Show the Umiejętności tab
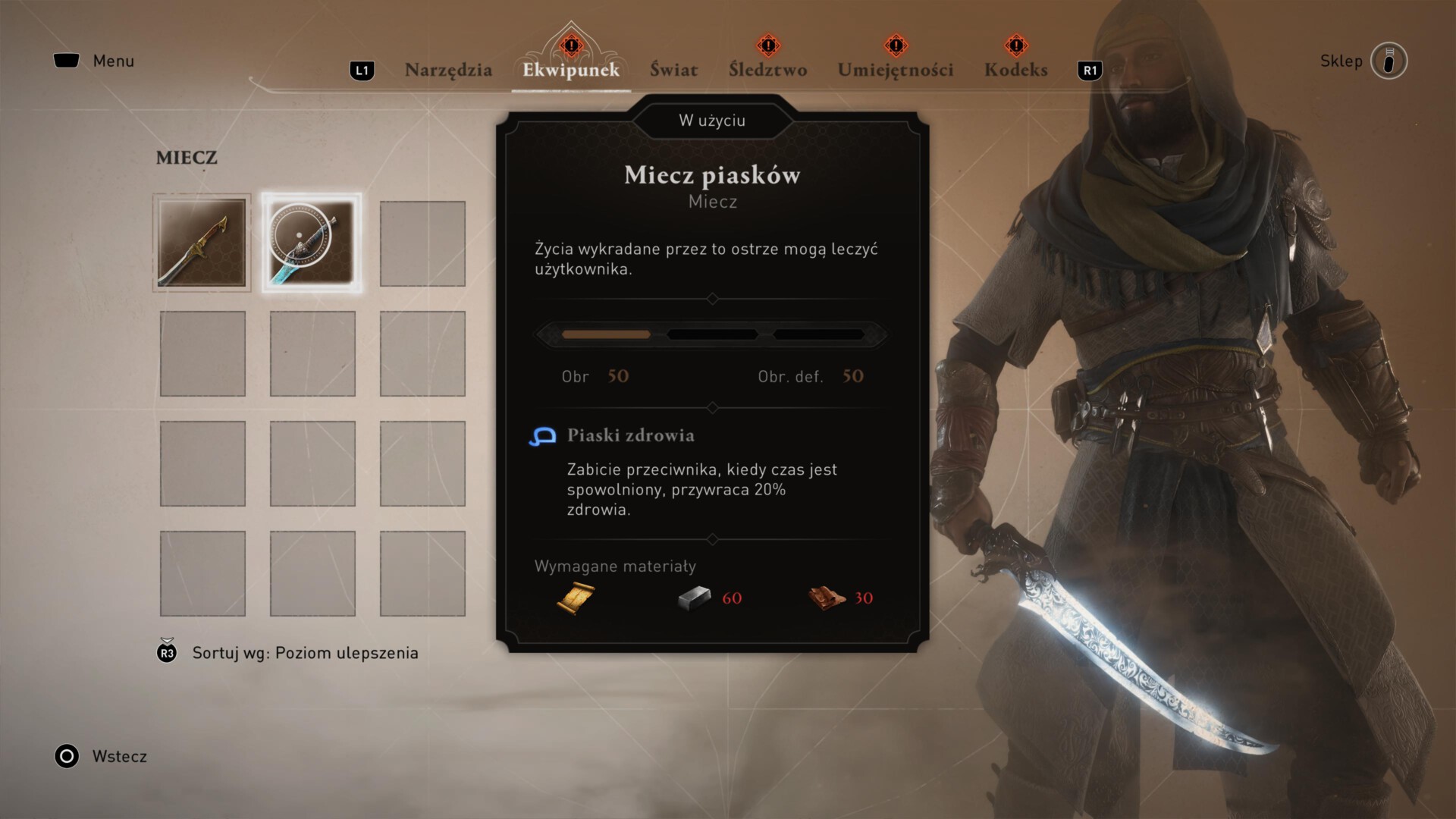This screenshot has width=1456, height=819. click(895, 70)
